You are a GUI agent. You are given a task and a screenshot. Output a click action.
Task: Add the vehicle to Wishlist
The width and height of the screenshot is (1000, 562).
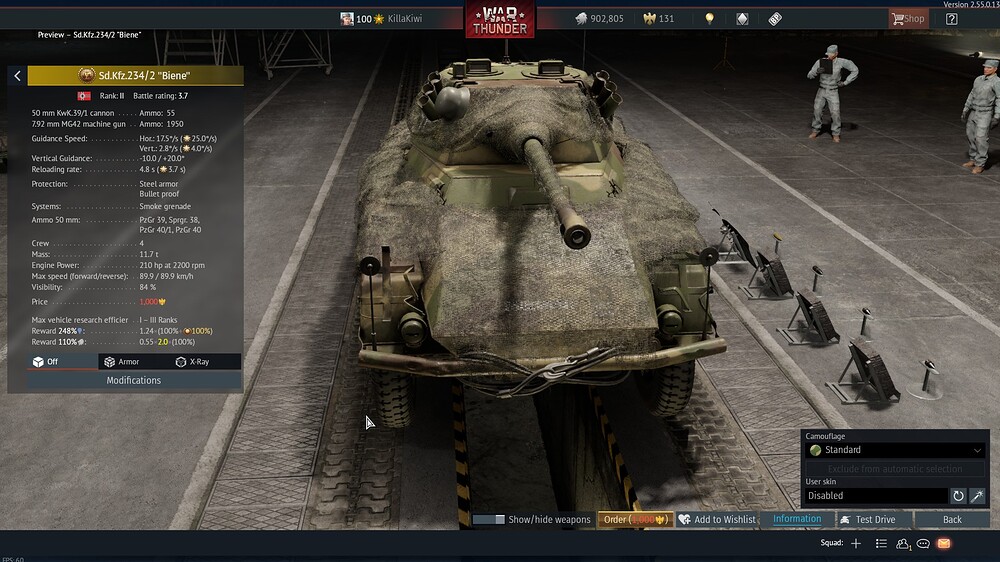pyautogui.click(x=717, y=520)
